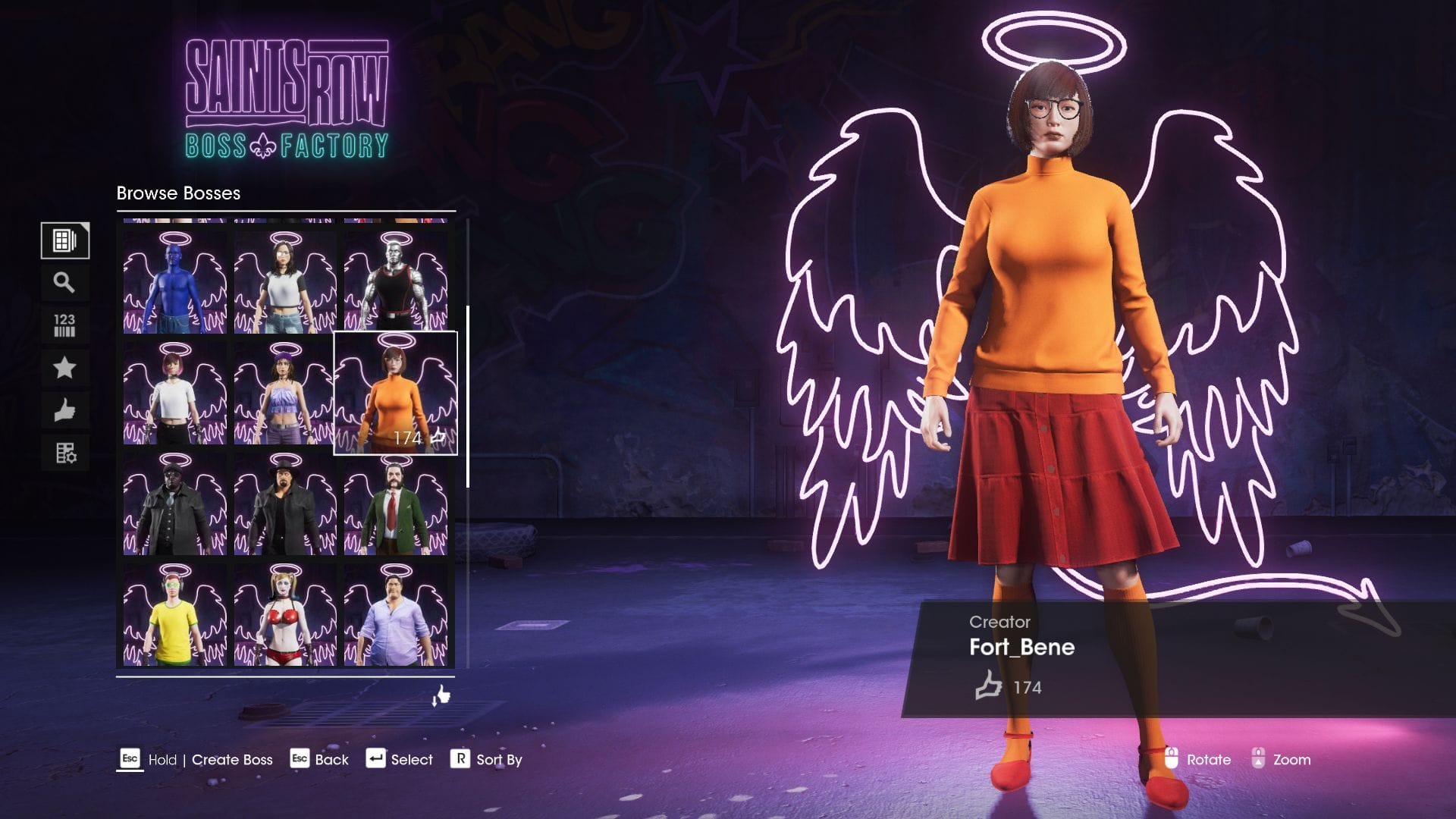Screen dimensions: 1456x819
Task: Select the browse bosses grid icon
Action: pos(65,240)
